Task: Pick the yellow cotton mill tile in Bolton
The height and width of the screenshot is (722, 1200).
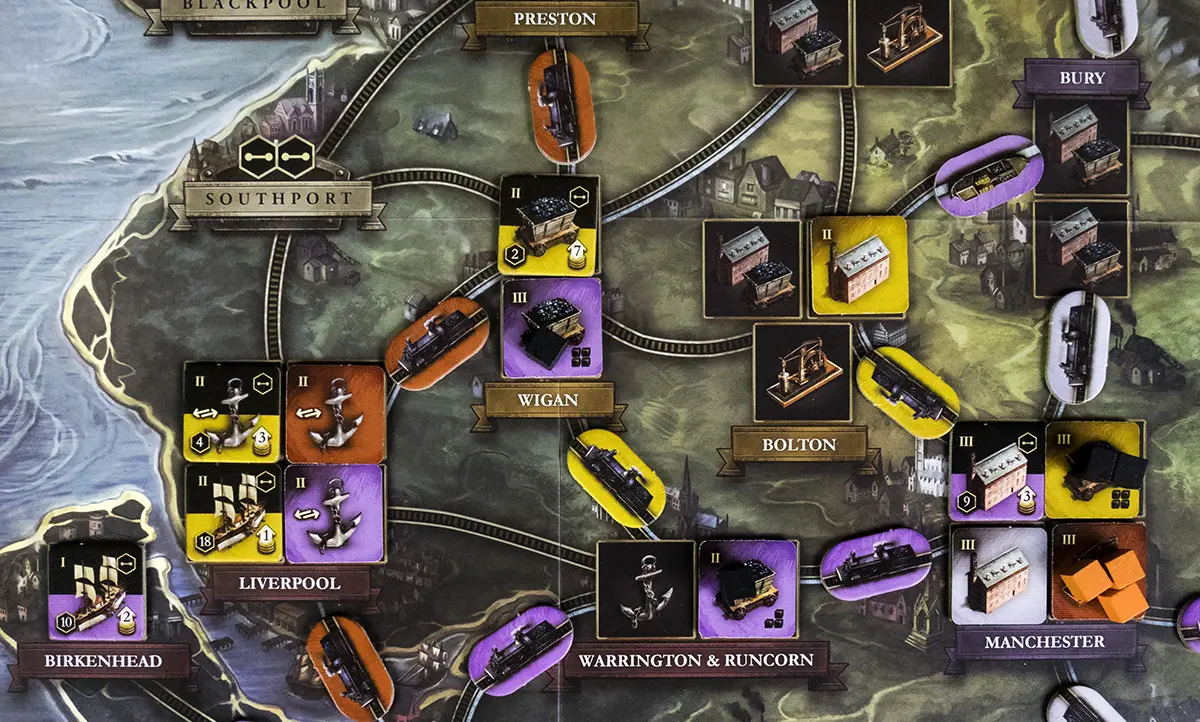Action: (x=857, y=266)
